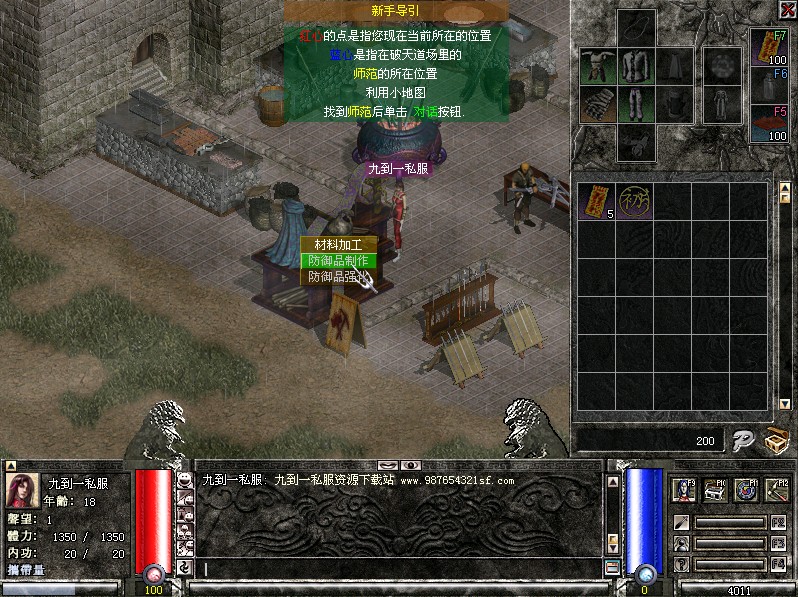Click the chat text input line
The width and height of the screenshot is (798, 597).
(x=400, y=569)
